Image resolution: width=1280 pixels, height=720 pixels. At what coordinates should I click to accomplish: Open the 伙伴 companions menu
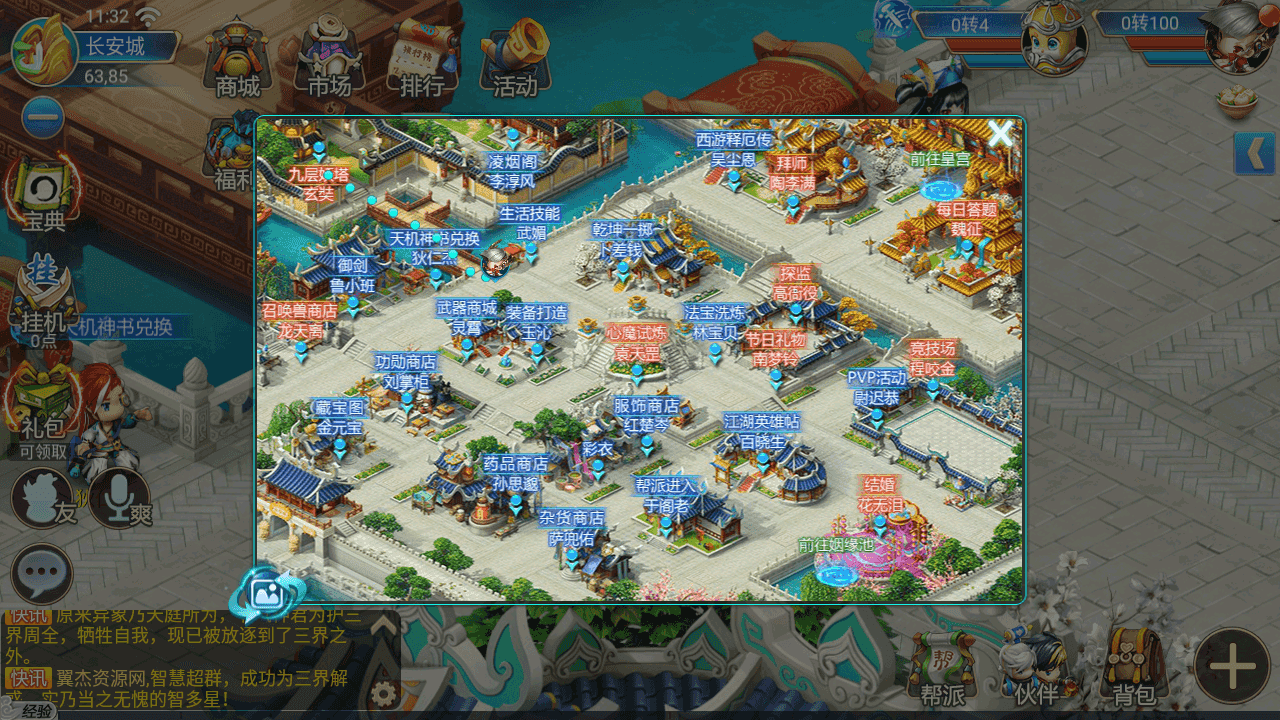click(1035, 670)
